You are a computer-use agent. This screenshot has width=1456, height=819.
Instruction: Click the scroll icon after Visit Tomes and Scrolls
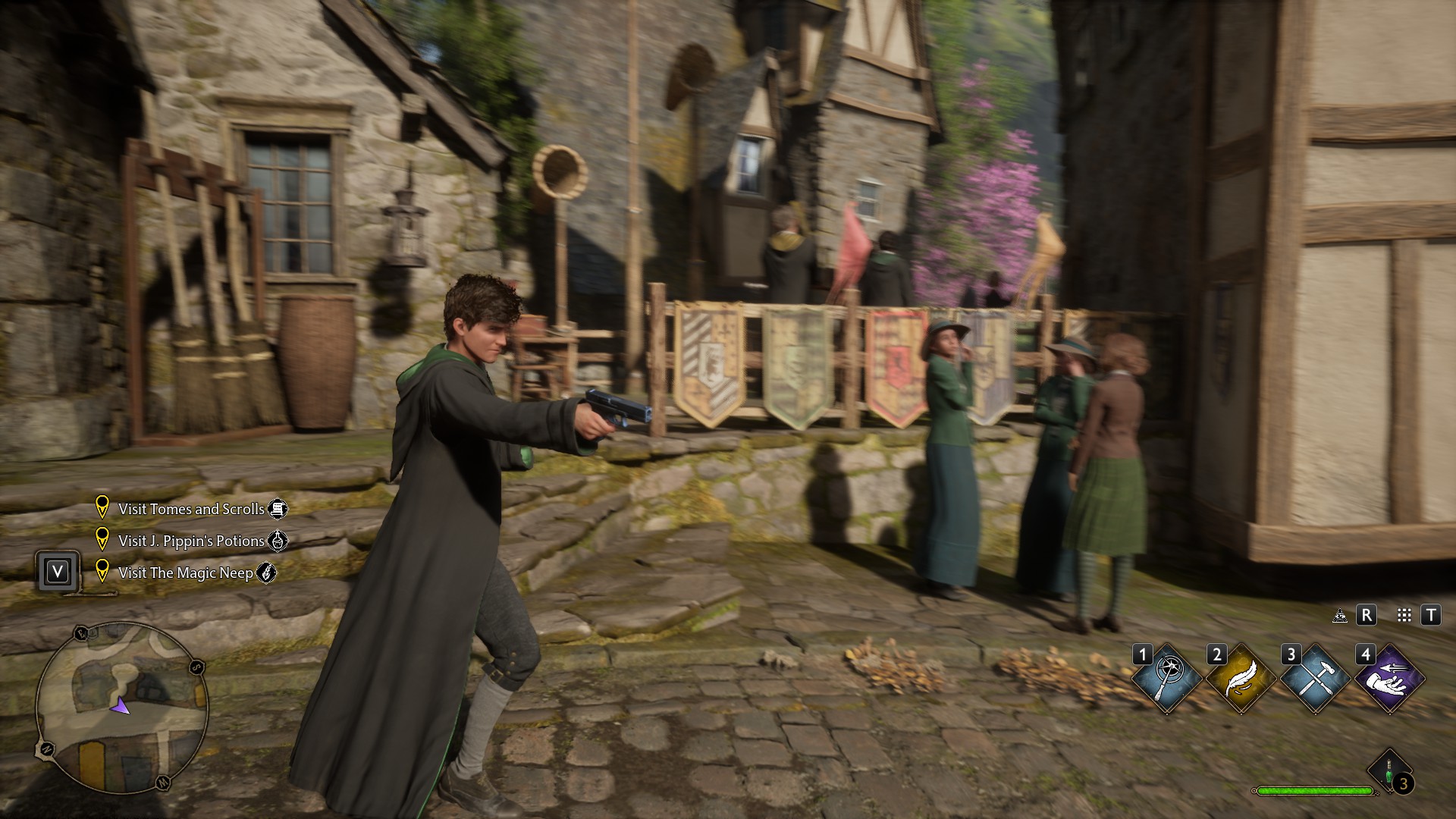279,509
